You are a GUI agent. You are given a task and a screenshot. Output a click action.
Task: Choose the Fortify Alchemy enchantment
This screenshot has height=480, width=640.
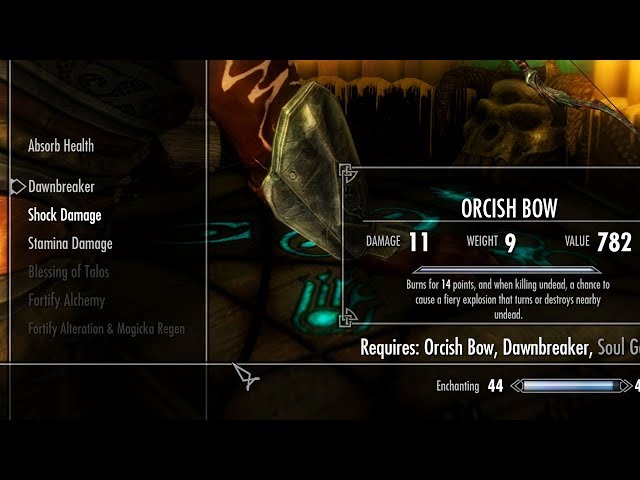(x=66, y=300)
